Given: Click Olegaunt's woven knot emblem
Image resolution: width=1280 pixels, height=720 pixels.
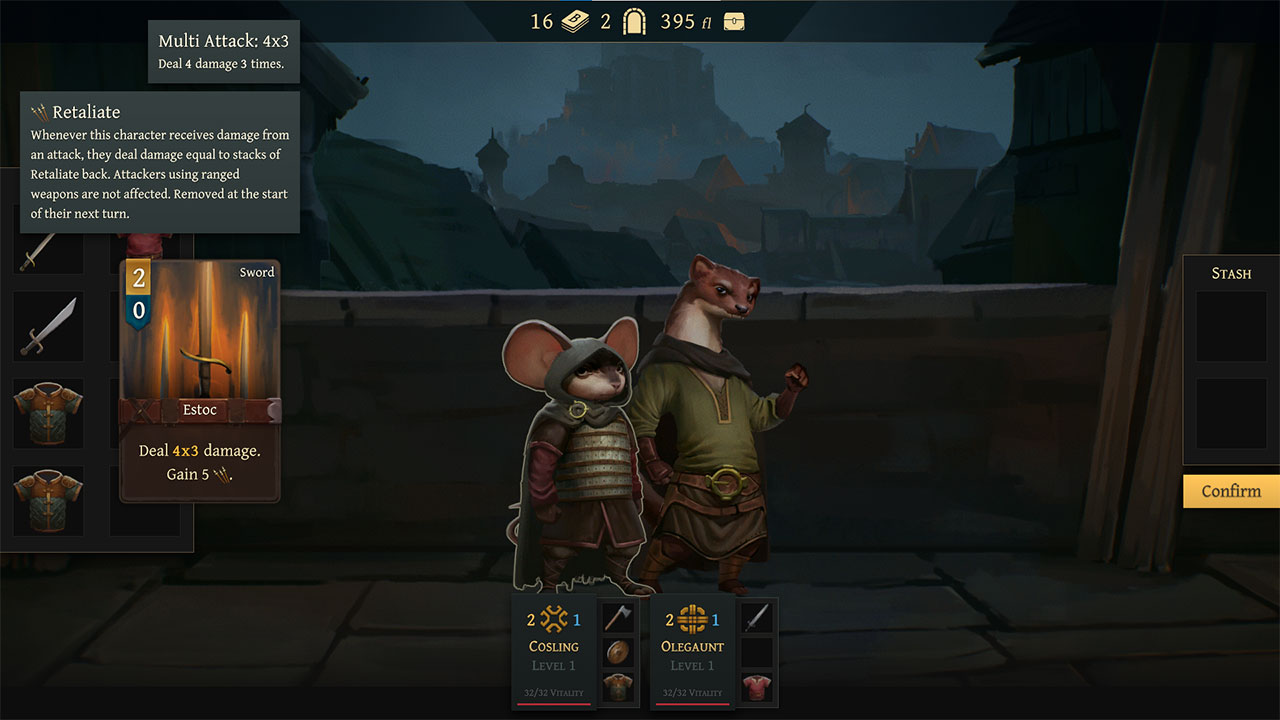Looking at the screenshot, I should pyautogui.click(x=691, y=618).
